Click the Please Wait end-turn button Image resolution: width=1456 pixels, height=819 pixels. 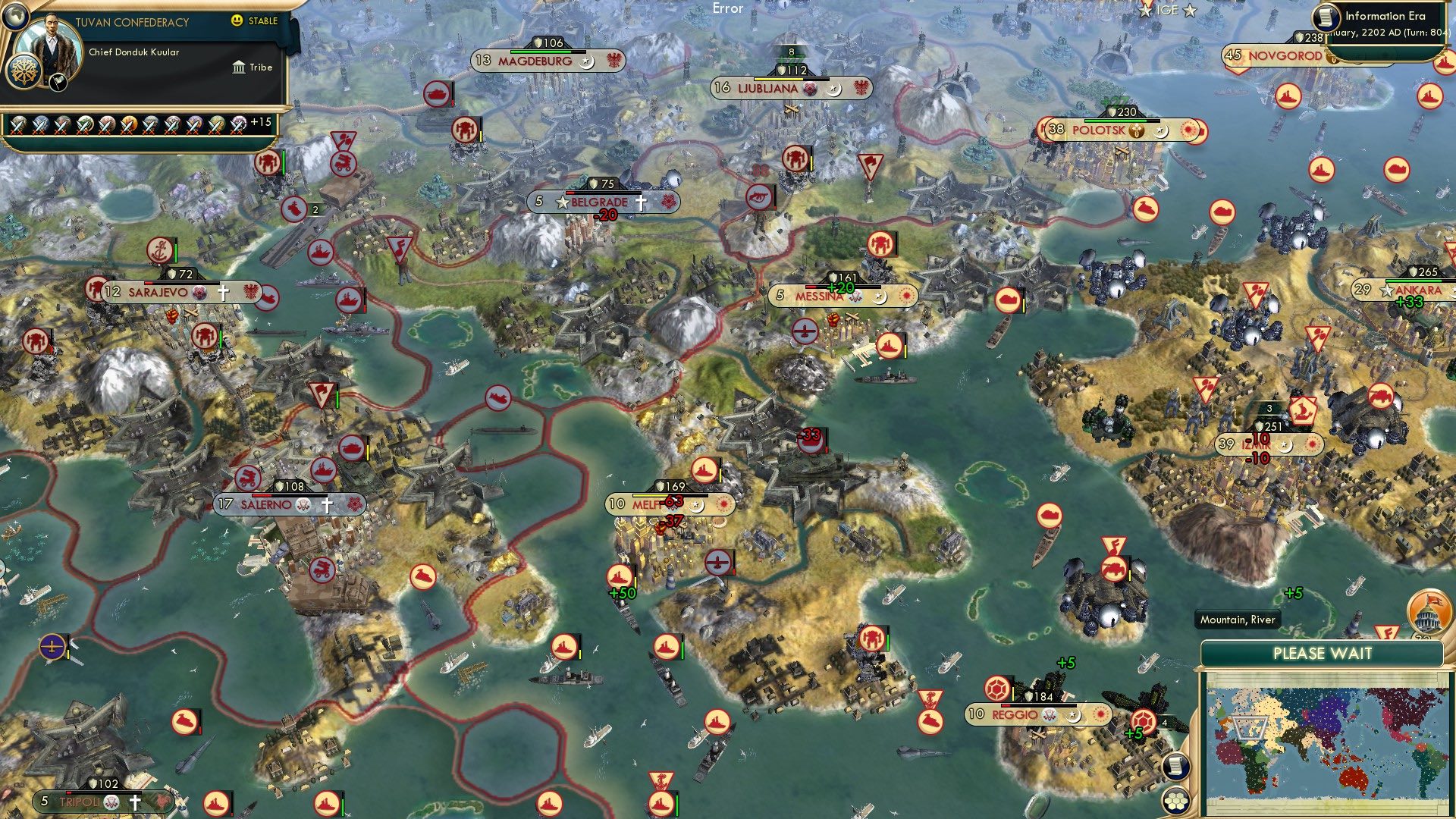(x=1322, y=654)
